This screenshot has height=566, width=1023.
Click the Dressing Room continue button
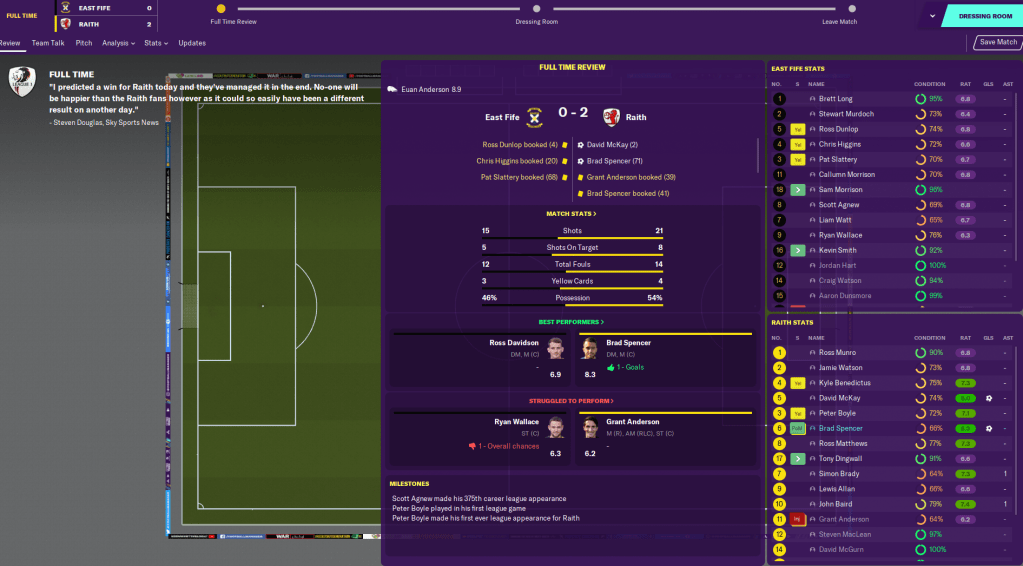pyautogui.click(x=984, y=16)
